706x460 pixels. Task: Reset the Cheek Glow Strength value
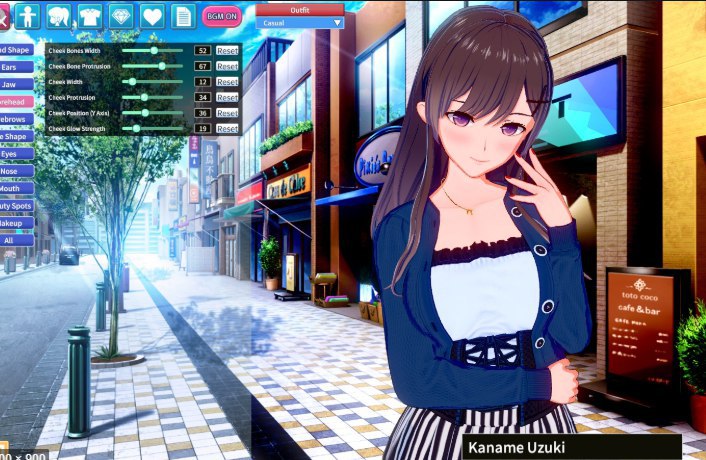[227, 129]
